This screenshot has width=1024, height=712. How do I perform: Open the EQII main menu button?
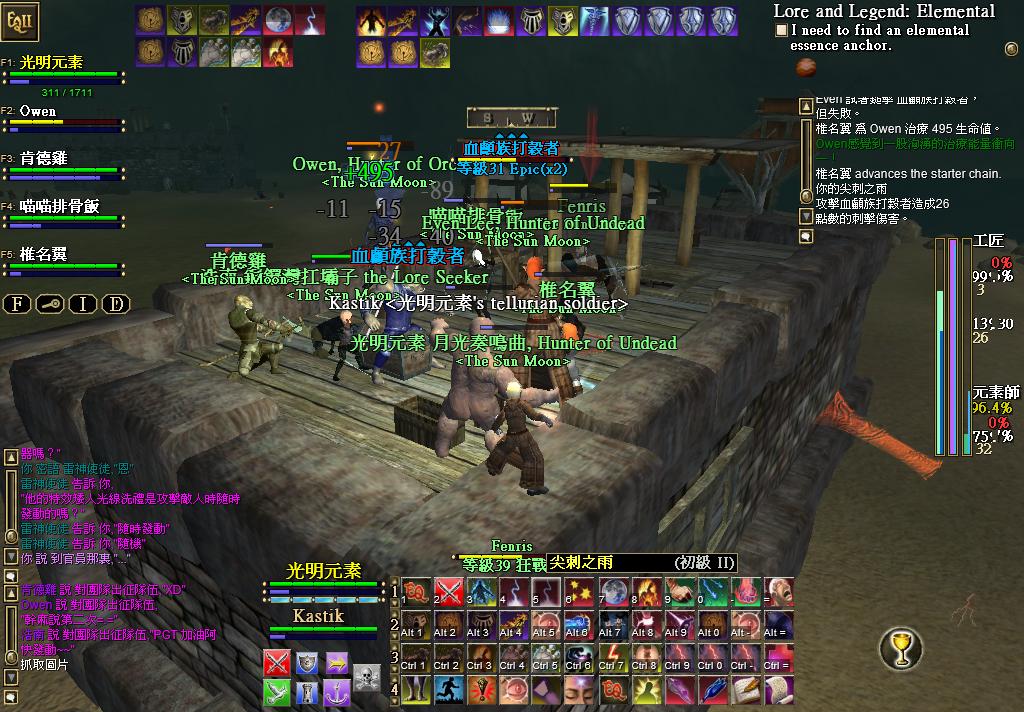(x=21, y=19)
